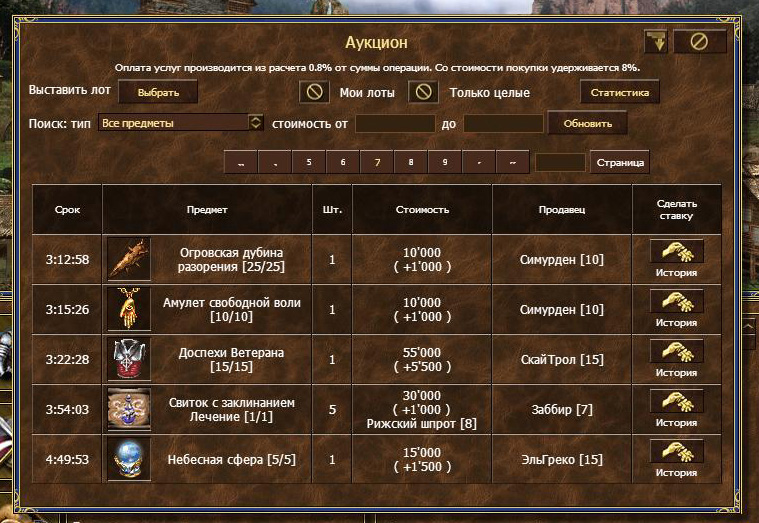Refresh the list with Обновить

pyautogui.click(x=594, y=123)
